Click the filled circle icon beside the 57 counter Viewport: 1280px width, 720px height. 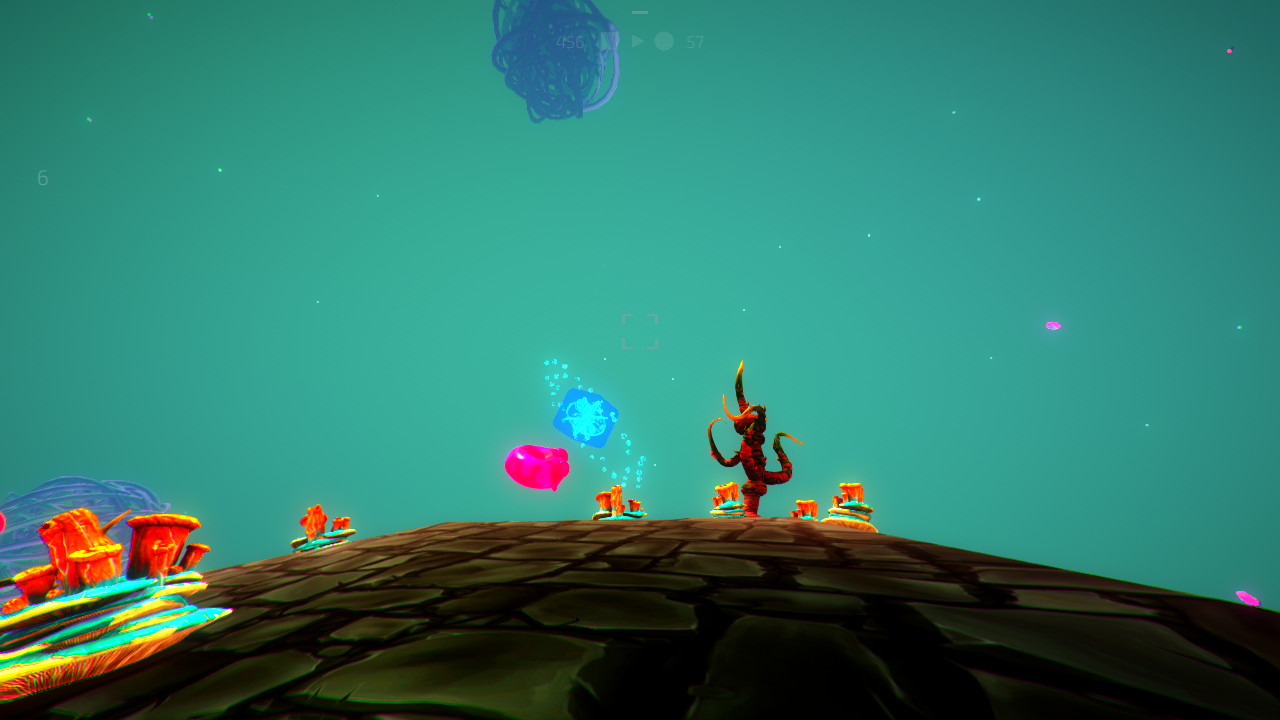pos(664,41)
